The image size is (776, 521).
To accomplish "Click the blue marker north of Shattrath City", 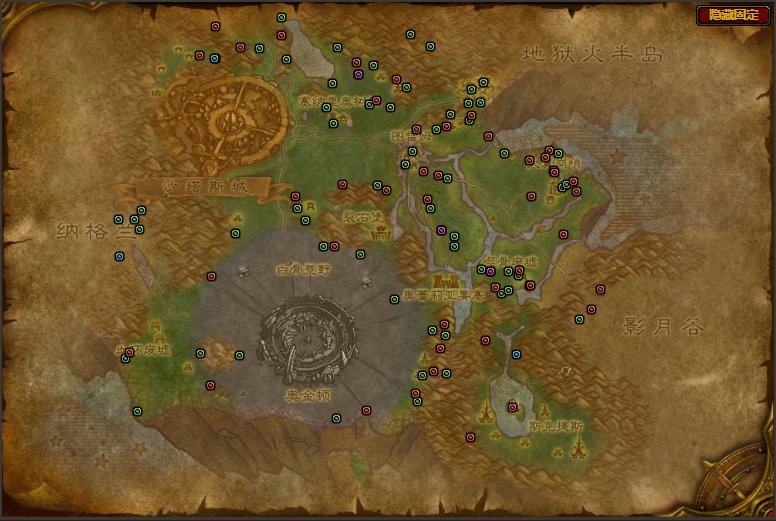I will [x=214, y=58].
